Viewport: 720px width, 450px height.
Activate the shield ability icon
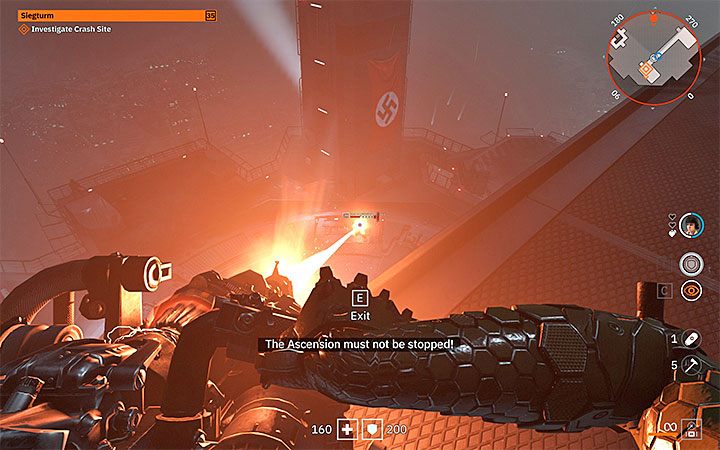tap(690, 263)
